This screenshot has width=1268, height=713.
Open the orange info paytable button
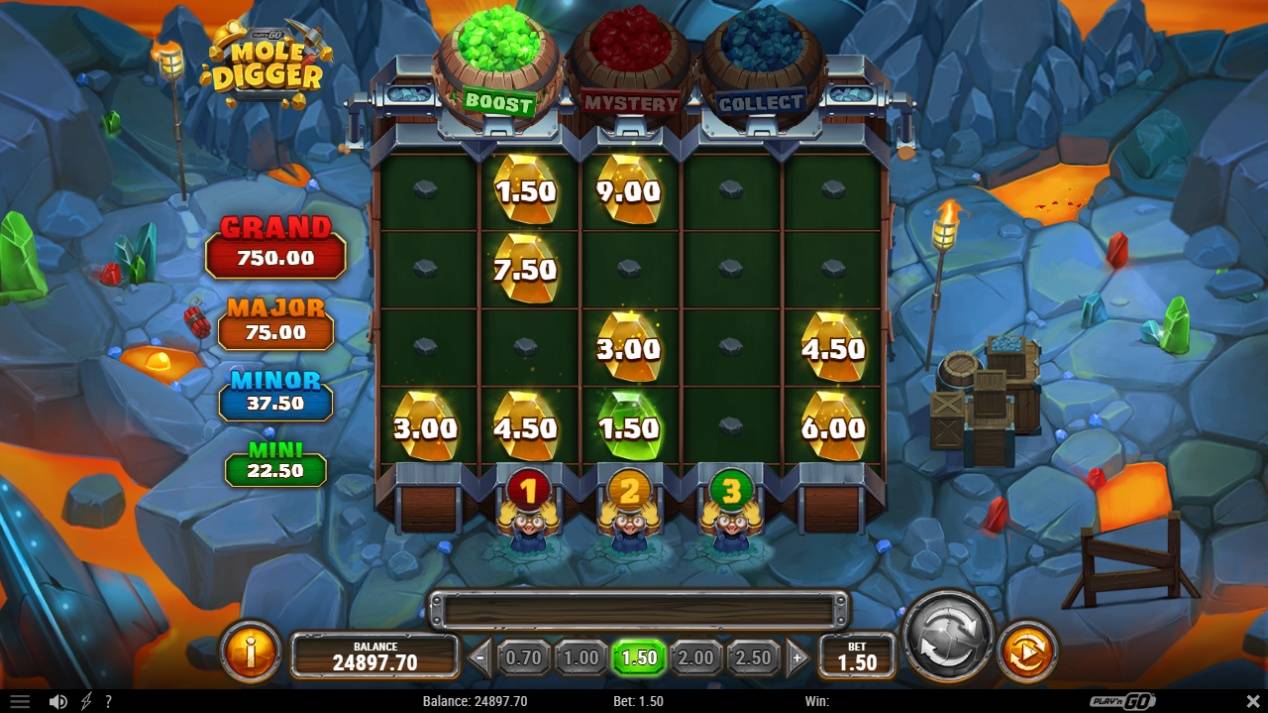click(x=250, y=652)
